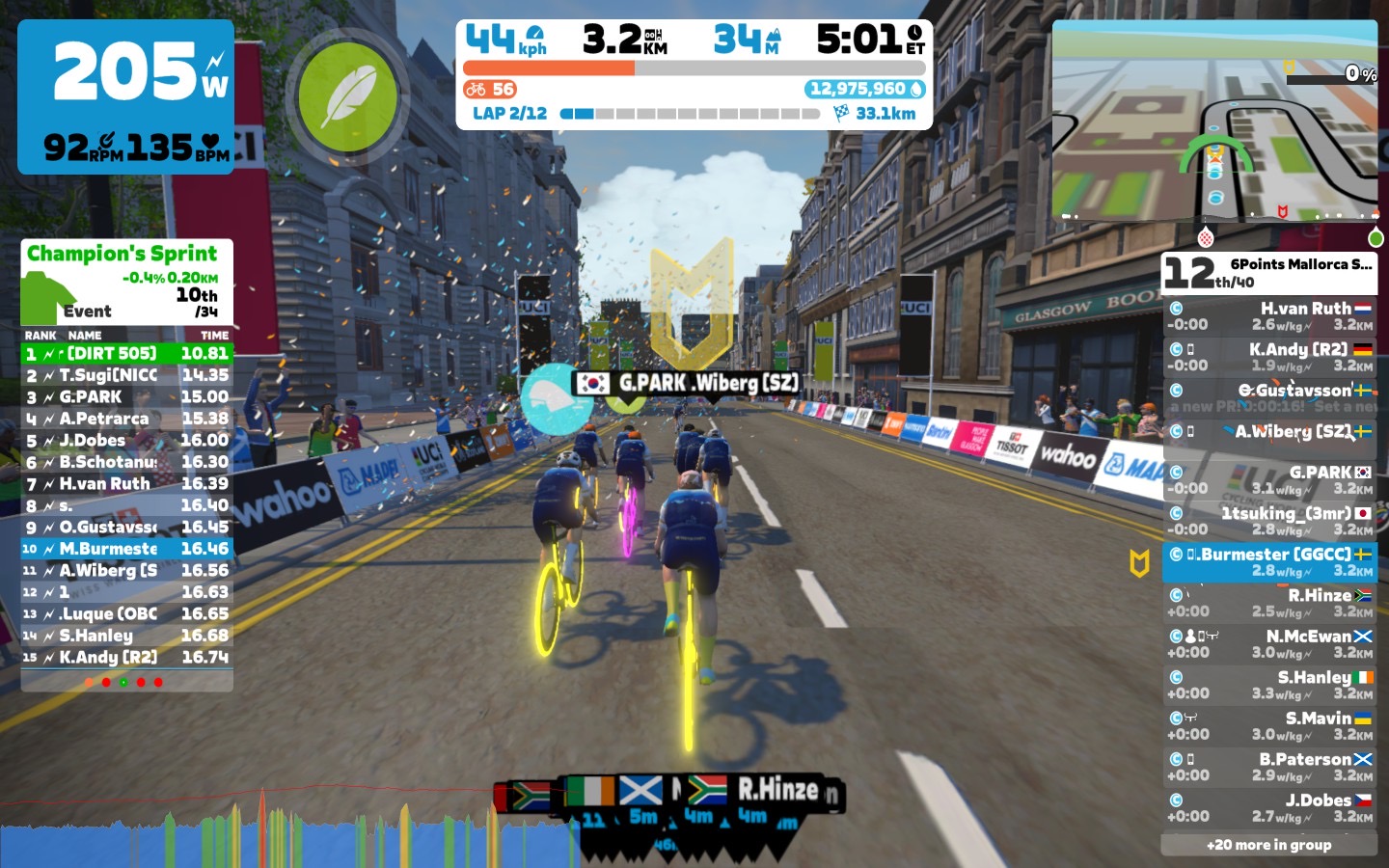The height and width of the screenshot is (868, 1389).
Task: Select A.Petrarca in the sprint leaderboard
Action: click(126, 419)
